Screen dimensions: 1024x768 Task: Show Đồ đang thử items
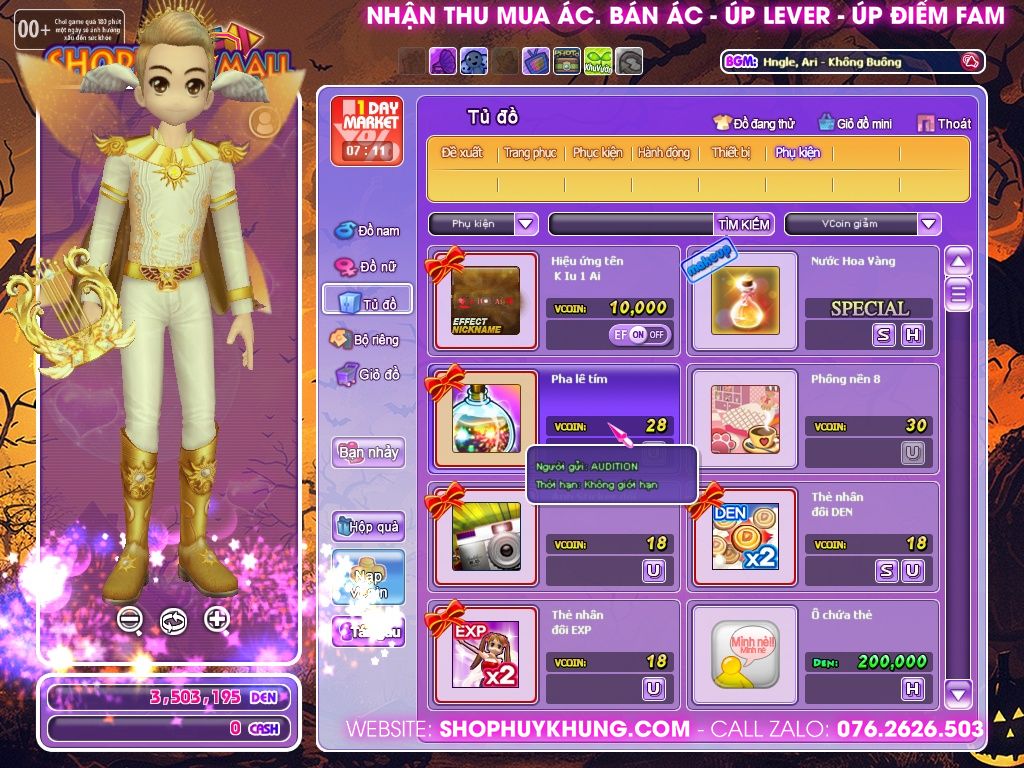click(754, 124)
